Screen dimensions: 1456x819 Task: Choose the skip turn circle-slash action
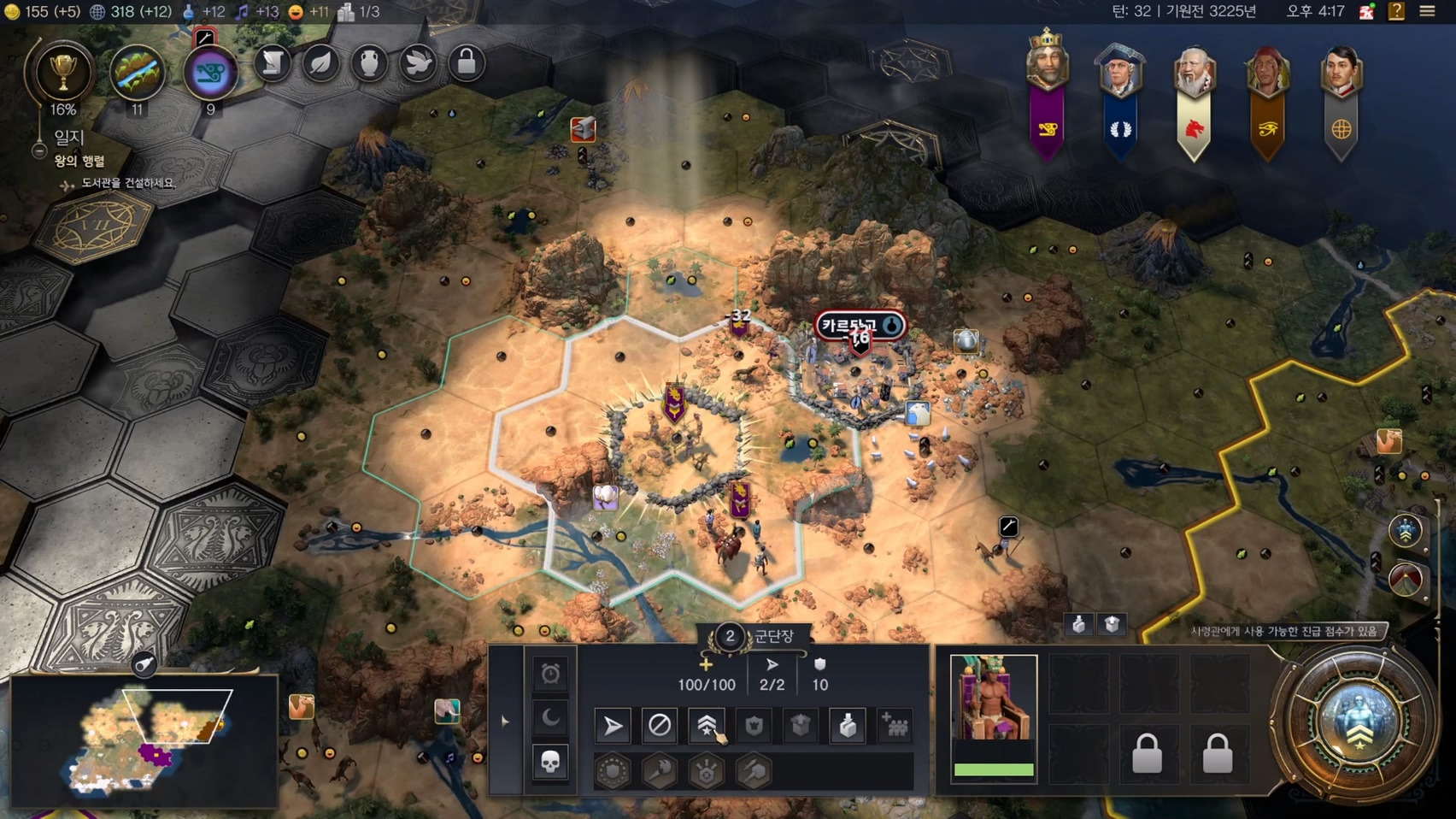click(660, 726)
